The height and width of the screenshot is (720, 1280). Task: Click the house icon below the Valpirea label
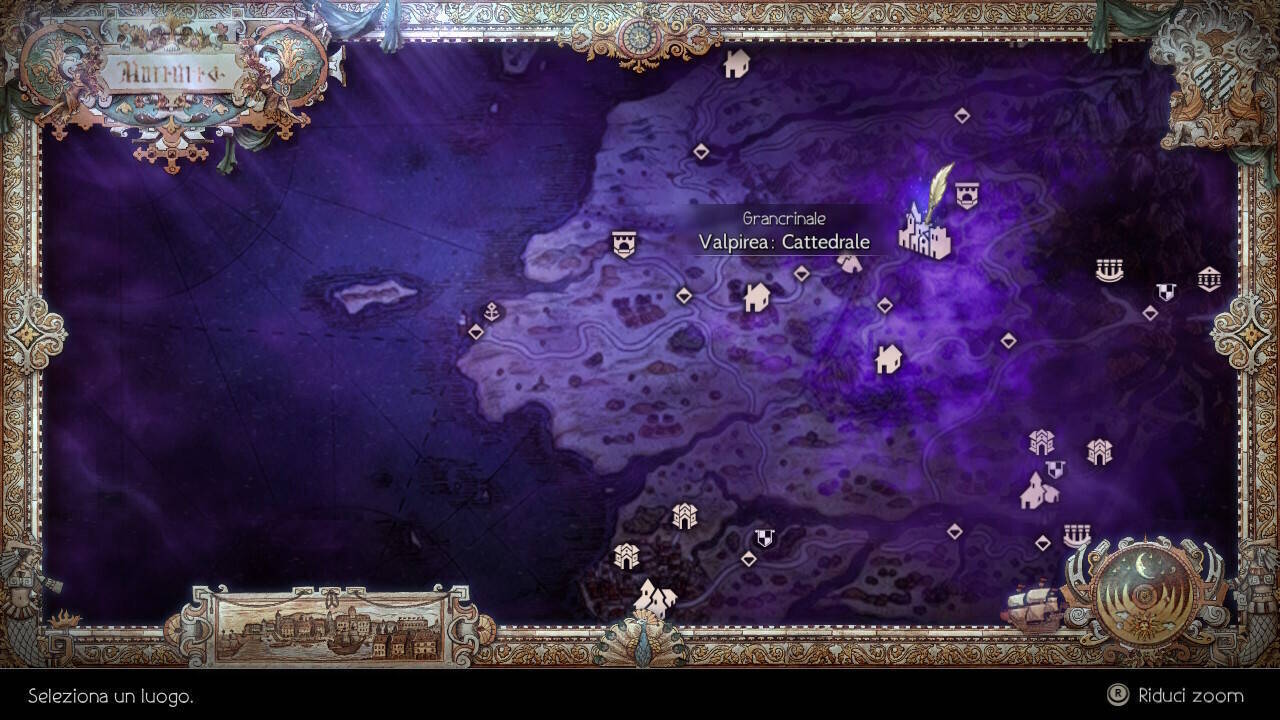coord(757,297)
